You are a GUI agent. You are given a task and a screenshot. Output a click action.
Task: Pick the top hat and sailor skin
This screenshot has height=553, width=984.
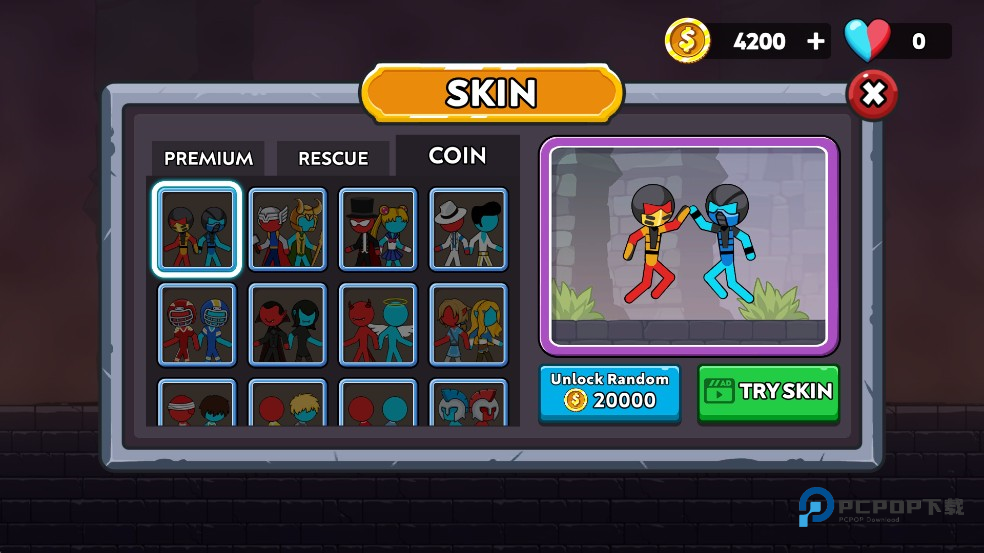click(378, 229)
